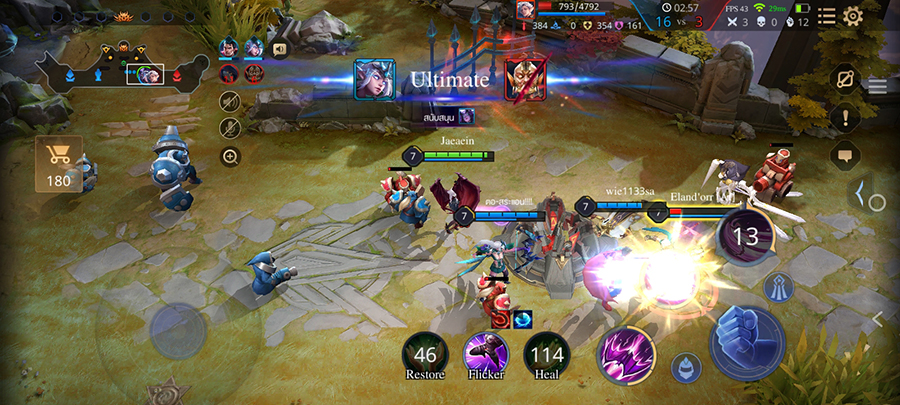This screenshot has width=900, height=405.
Task: Open the quick chat bubble
Action: point(845,157)
